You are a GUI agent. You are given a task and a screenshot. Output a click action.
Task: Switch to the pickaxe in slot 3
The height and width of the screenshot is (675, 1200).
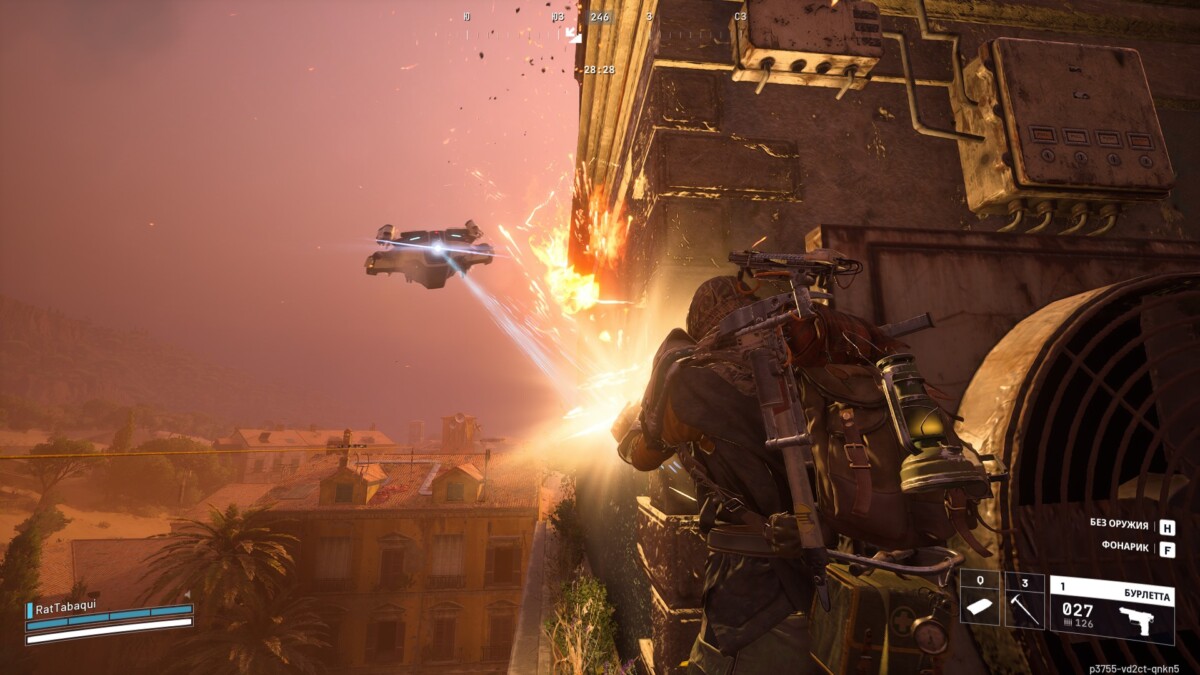click(1024, 600)
